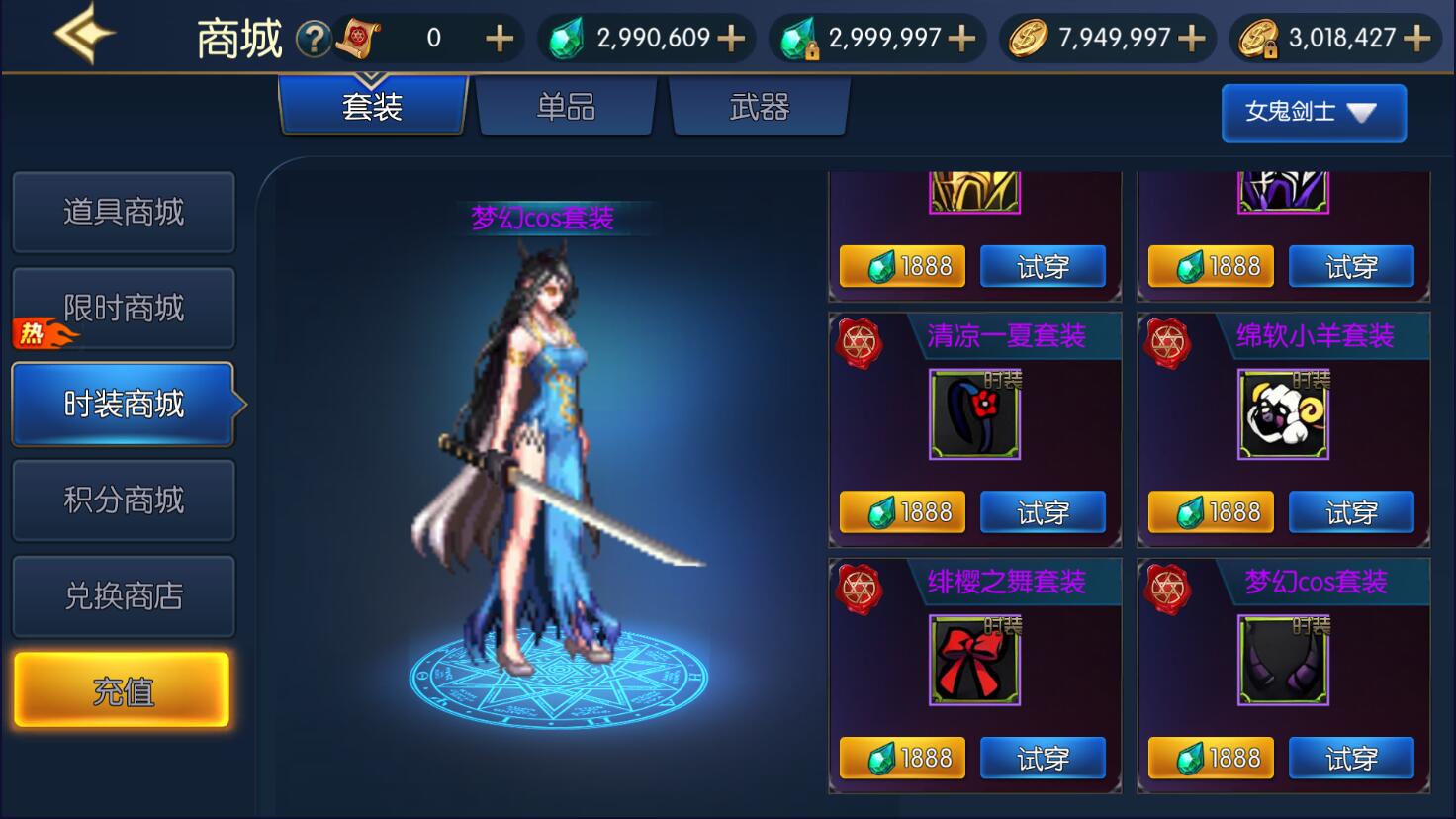Select the 绵软小羊套装 sheep icon
The height and width of the screenshot is (819, 1456).
point(1282,414)
